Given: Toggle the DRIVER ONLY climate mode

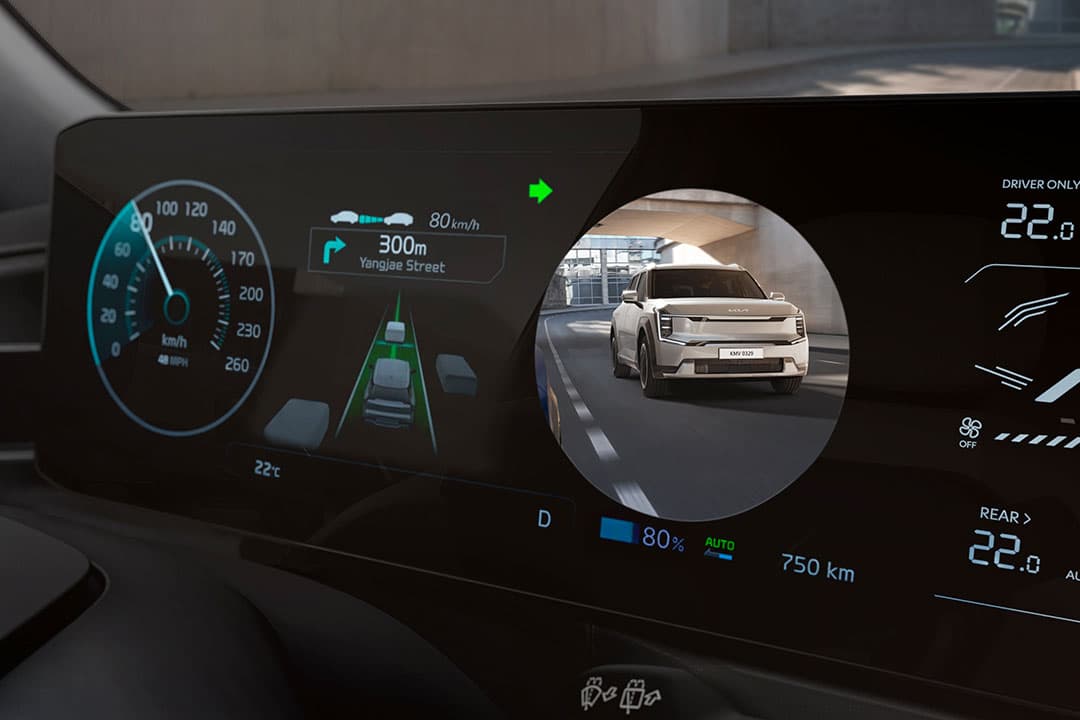Looking at the screenshot, I should [1040, 184].
